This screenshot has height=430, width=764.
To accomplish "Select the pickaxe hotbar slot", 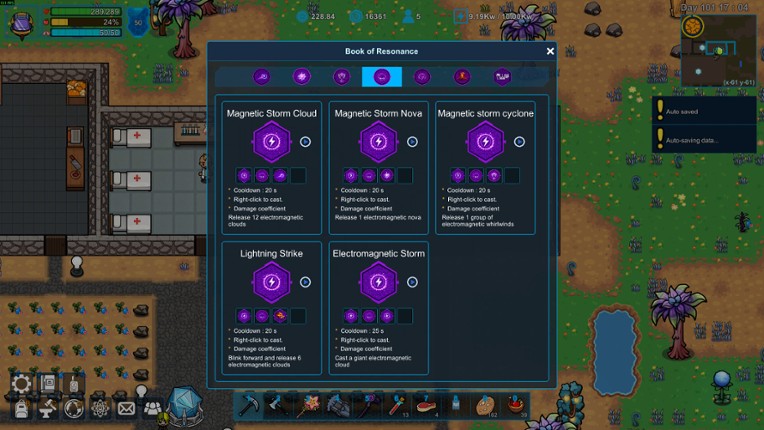I will click(249, 404).
